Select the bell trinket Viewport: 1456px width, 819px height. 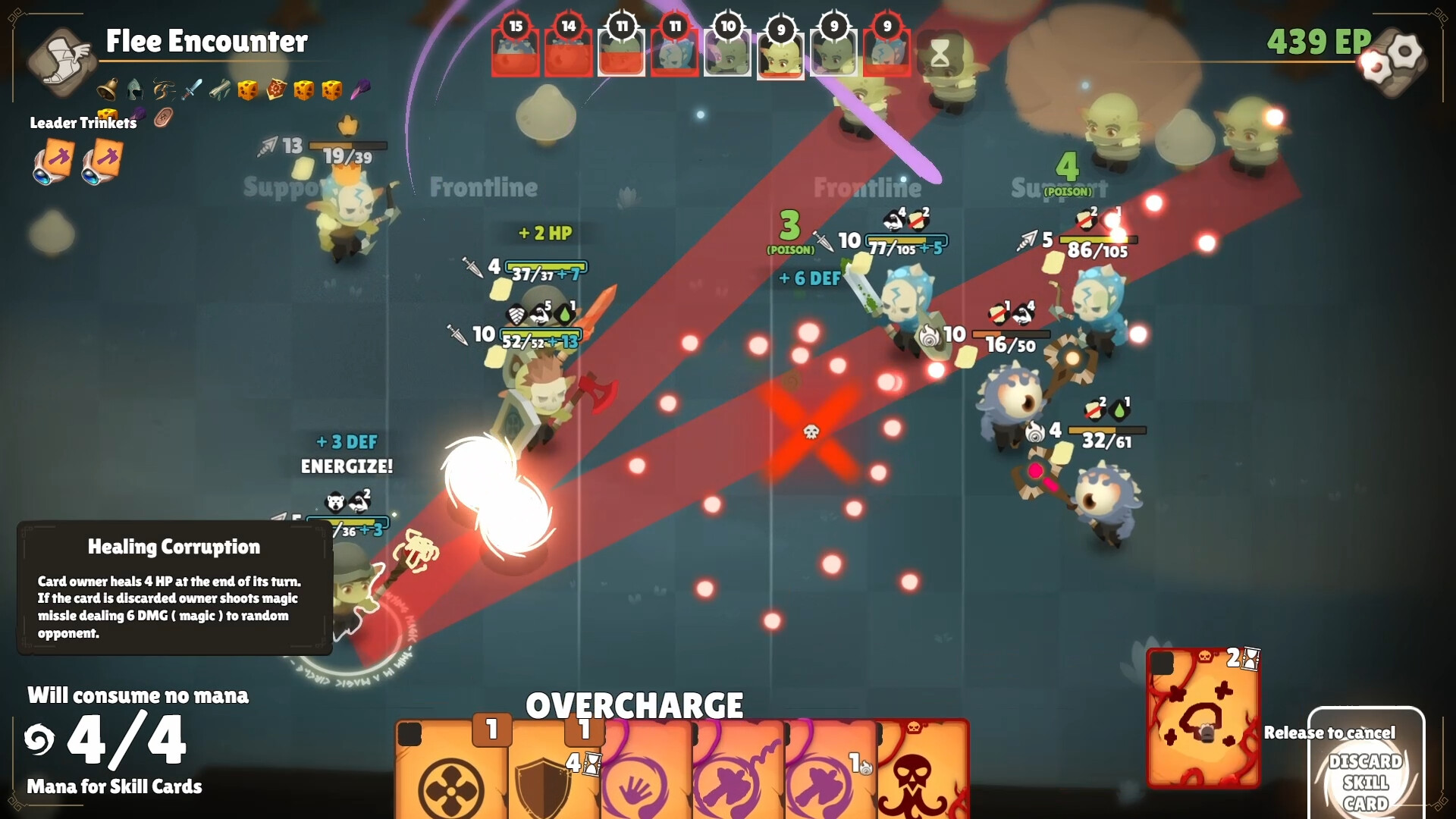point(107,89)
